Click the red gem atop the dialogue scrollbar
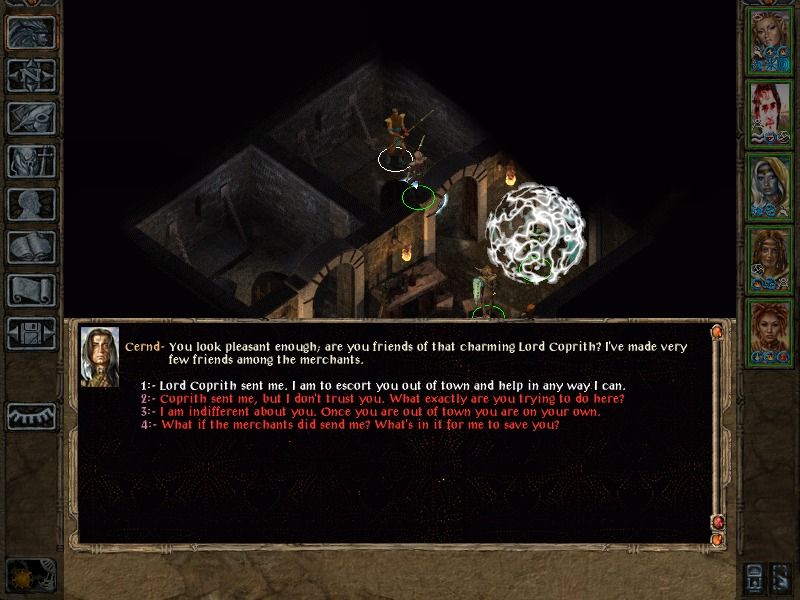800x600 pixels. click(x=717, y=331)
